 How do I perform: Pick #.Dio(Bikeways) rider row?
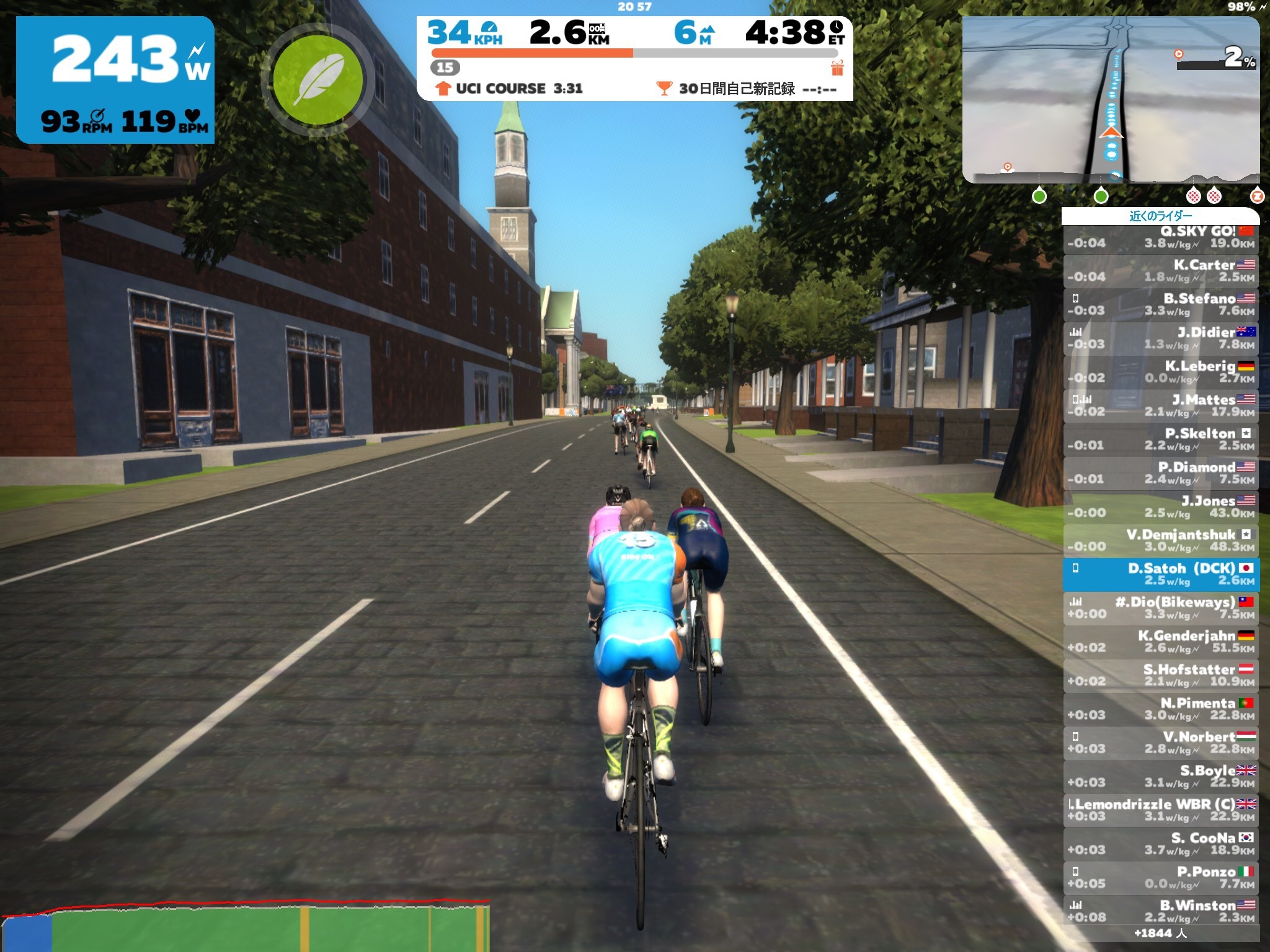pyautogui.click(x=1161, y=608)
